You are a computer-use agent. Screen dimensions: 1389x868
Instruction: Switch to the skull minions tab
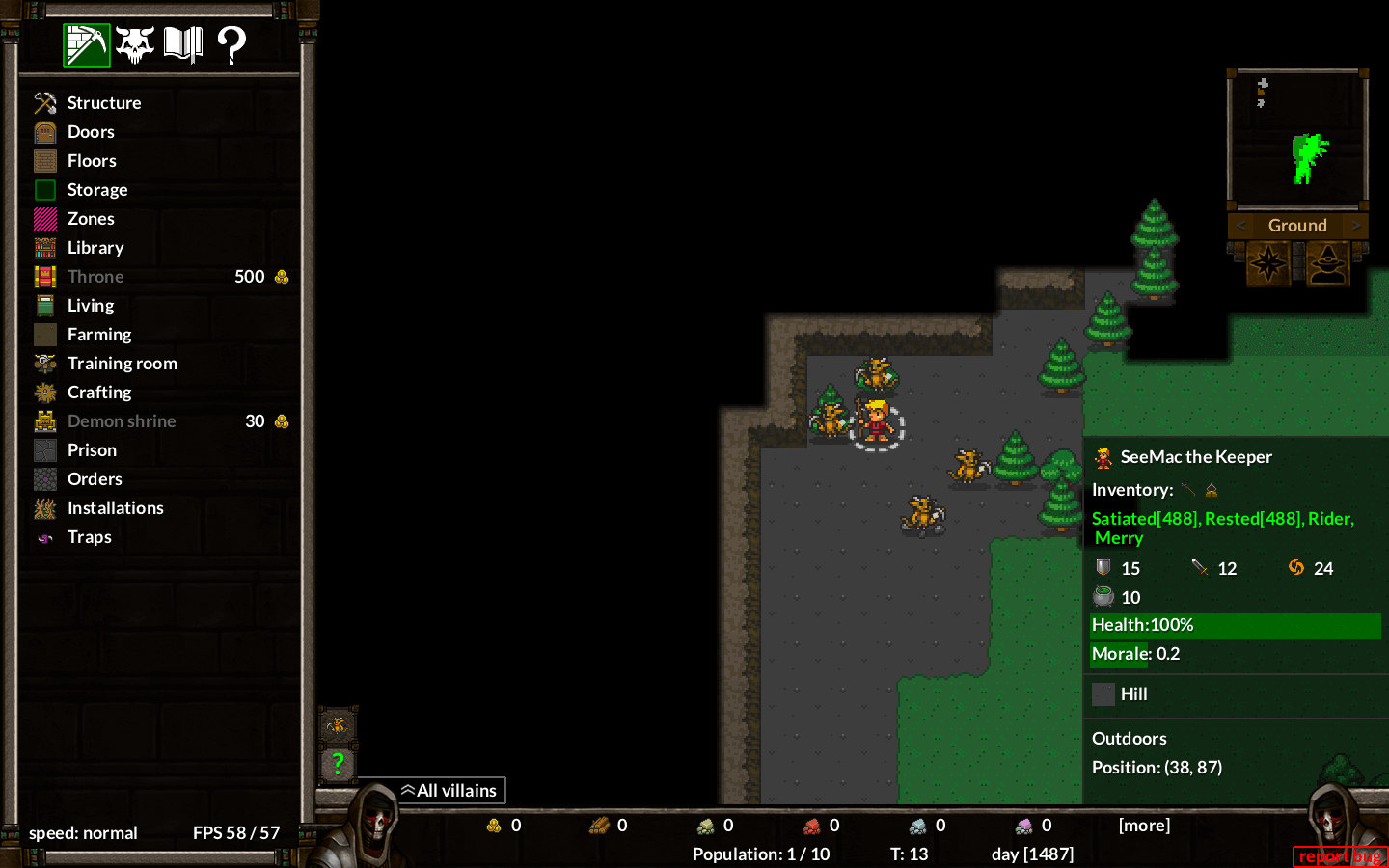coord(135,44)
